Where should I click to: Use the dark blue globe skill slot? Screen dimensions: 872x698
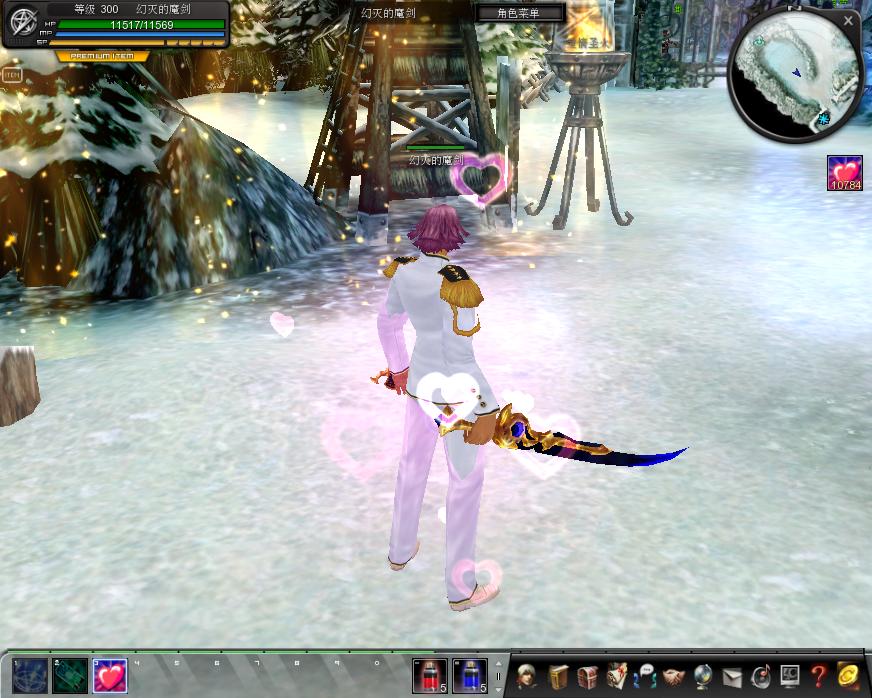[x=29, y=676]
